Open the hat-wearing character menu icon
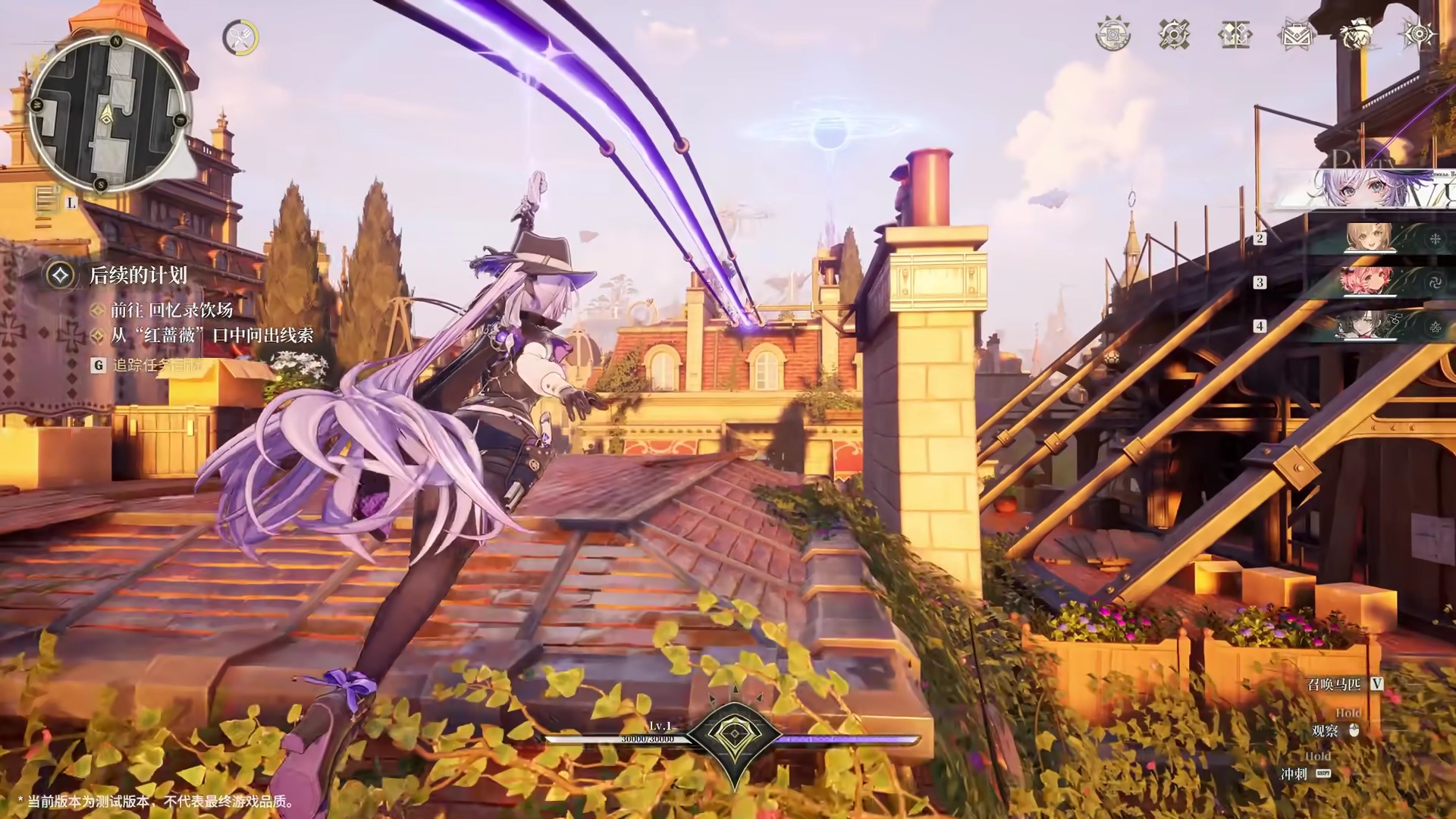This screenshot has height=819, width=1456. pyautogui.click(x=1357, y=35)
